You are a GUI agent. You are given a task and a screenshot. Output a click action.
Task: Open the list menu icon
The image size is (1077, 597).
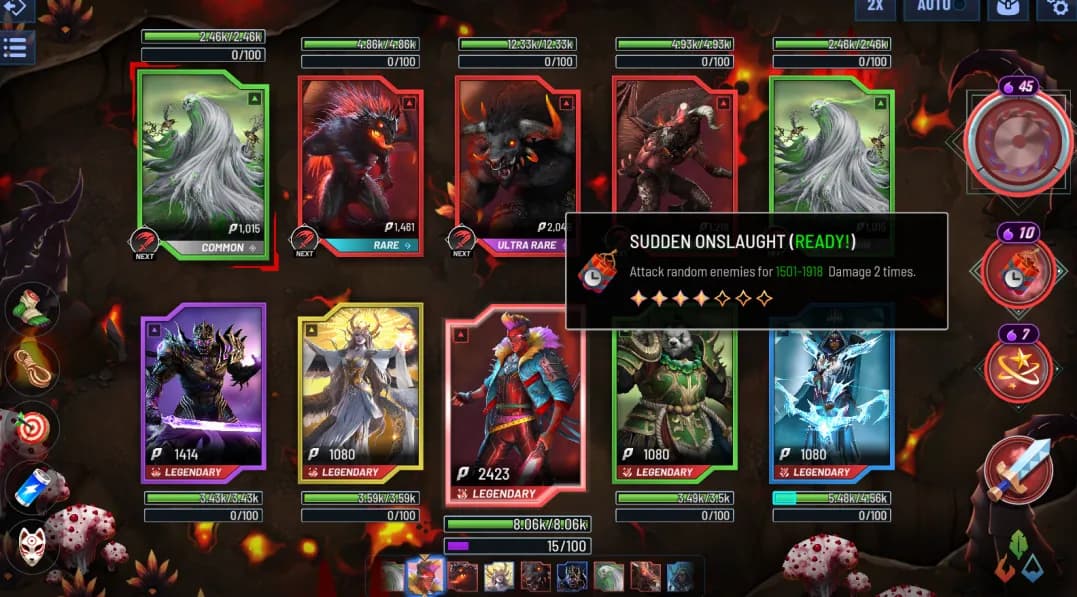pos(15,48)
